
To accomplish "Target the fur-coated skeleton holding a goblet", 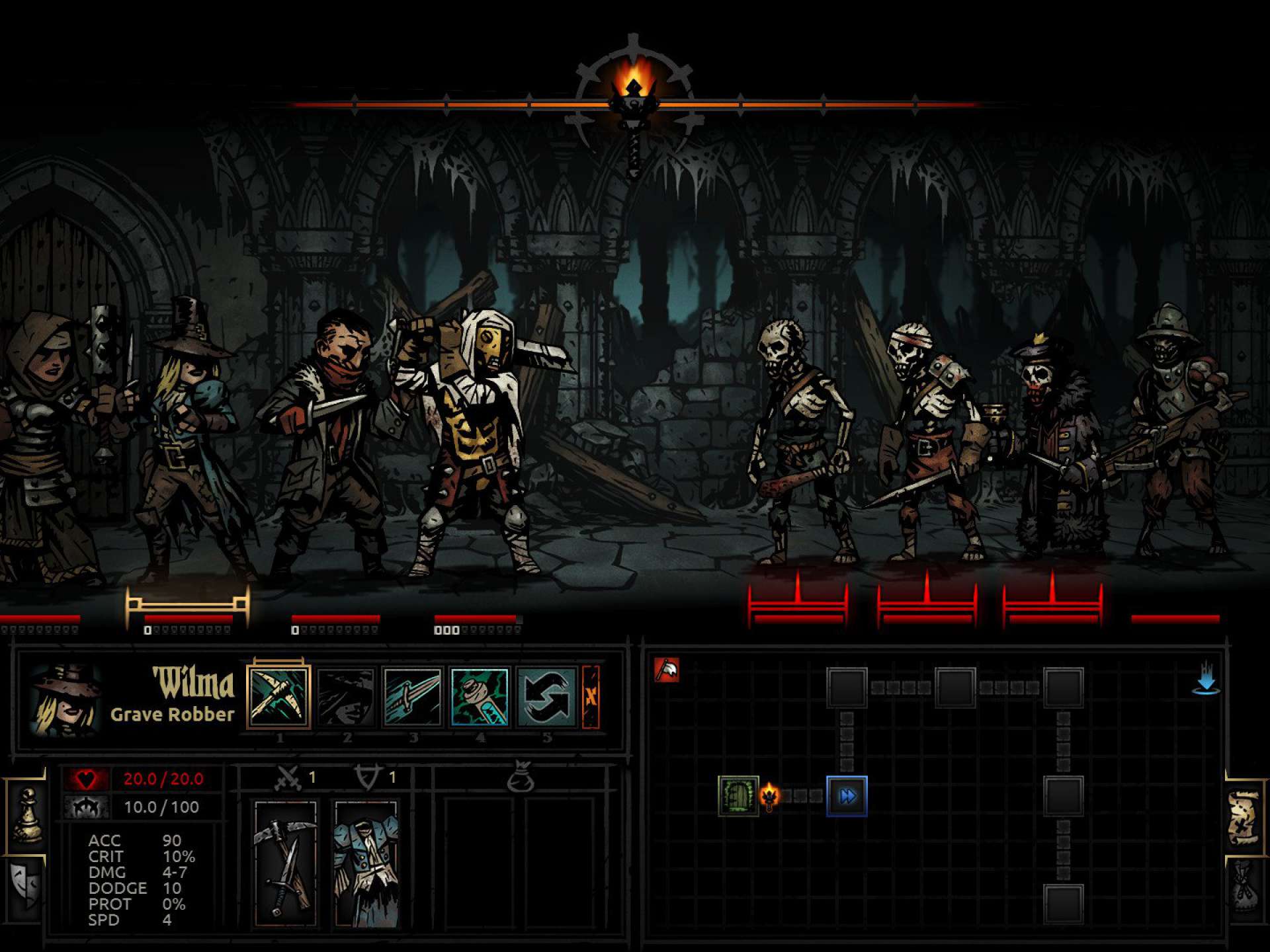I will tap(1052, 450).
